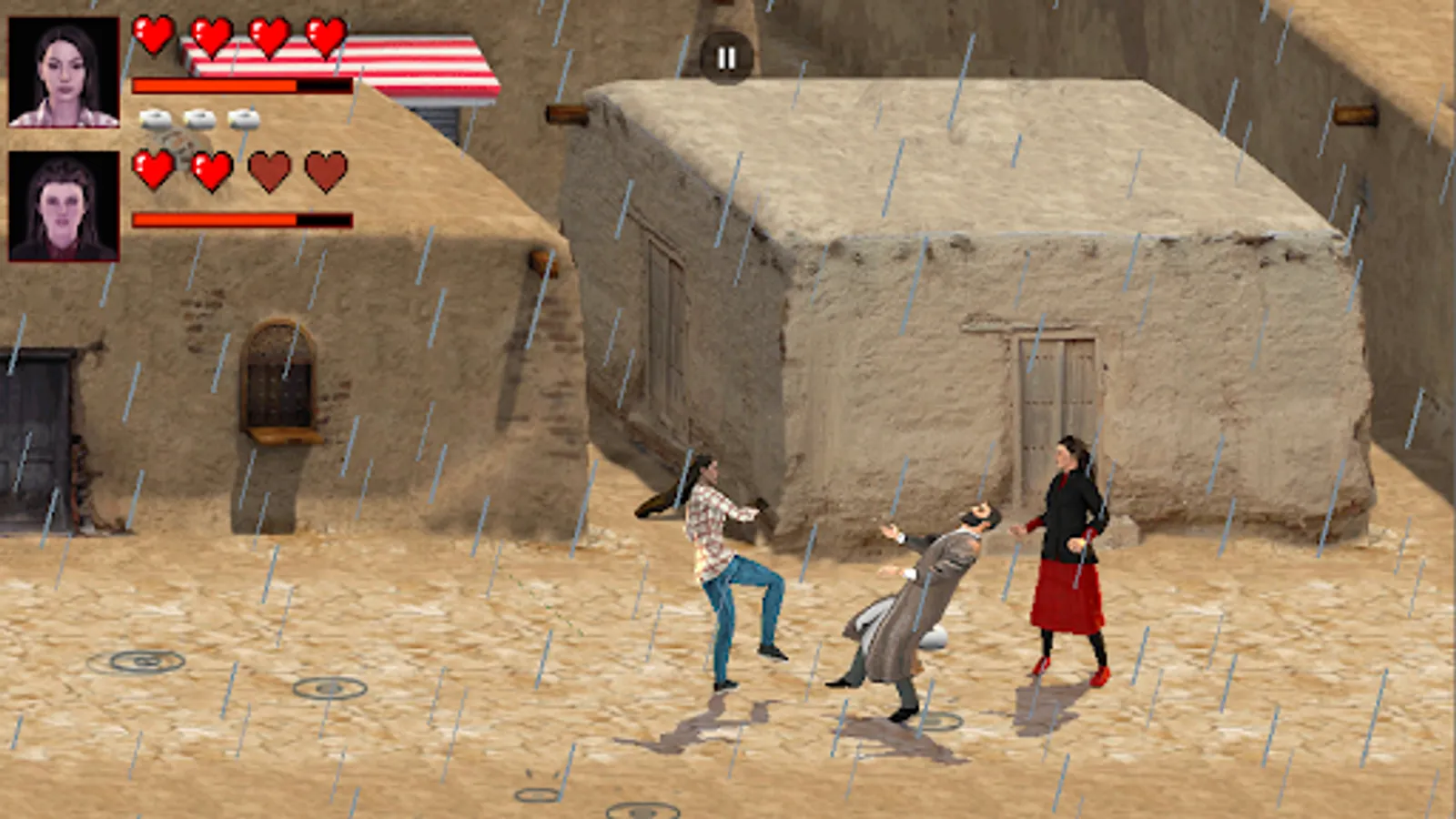Screen dimensions: 1456x819
Task: Click the pause icon at top center
Action: coord(725,57)
